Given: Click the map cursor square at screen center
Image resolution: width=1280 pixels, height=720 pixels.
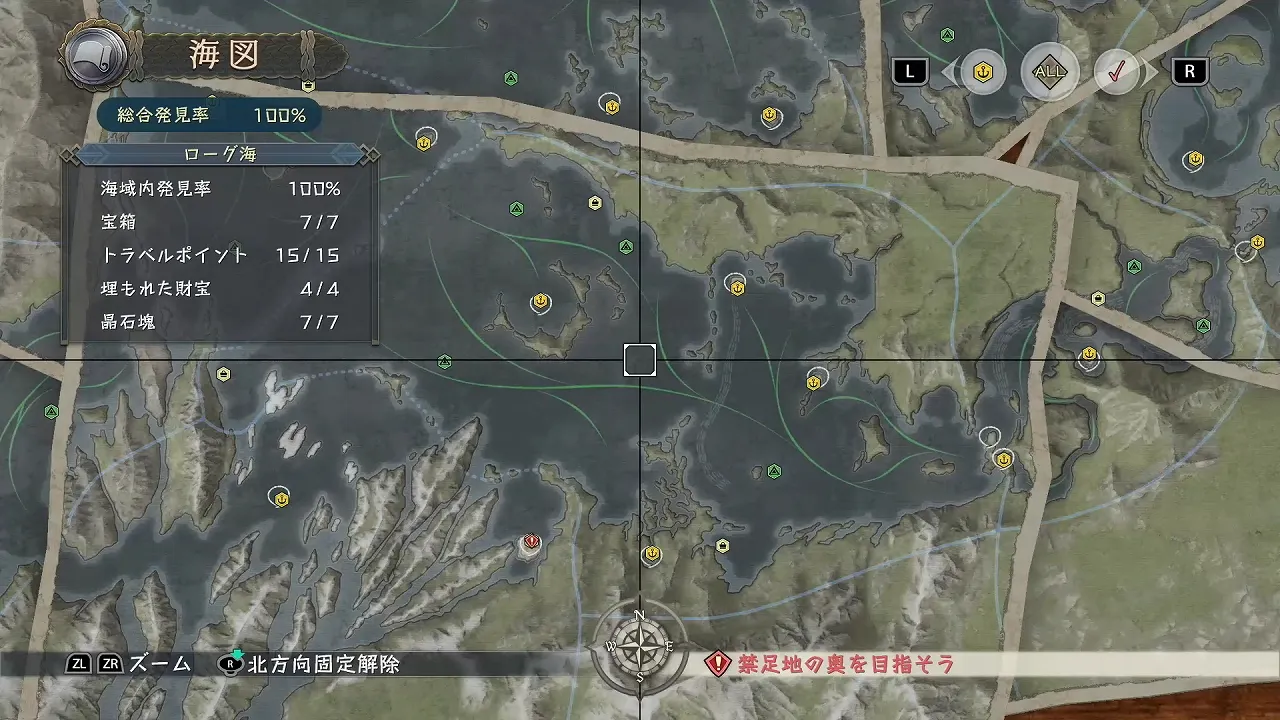Looking at the screenshot, I should point(640,360).
